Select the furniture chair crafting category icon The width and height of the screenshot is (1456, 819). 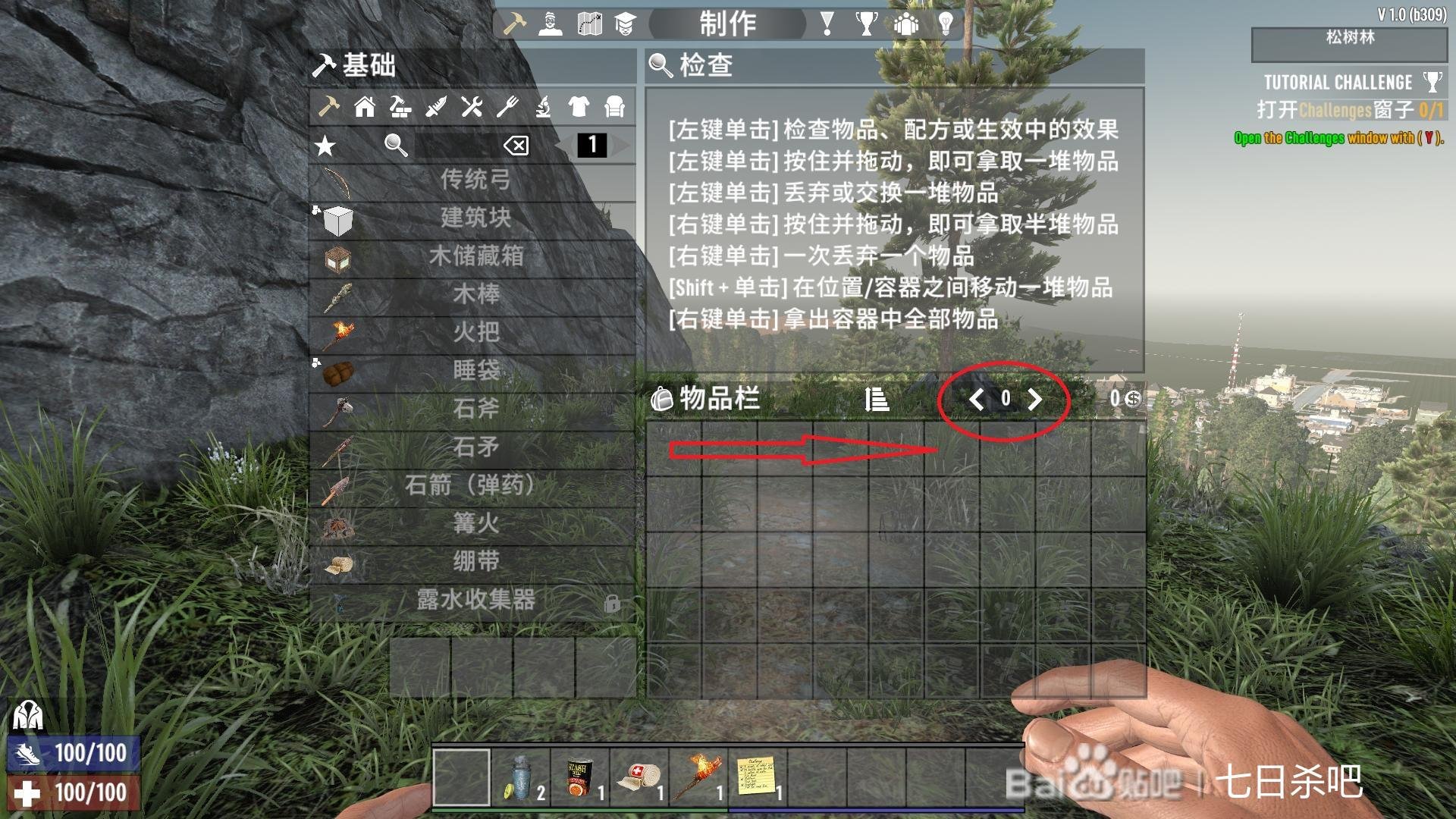pyautogui.click(x=613, y=108)
